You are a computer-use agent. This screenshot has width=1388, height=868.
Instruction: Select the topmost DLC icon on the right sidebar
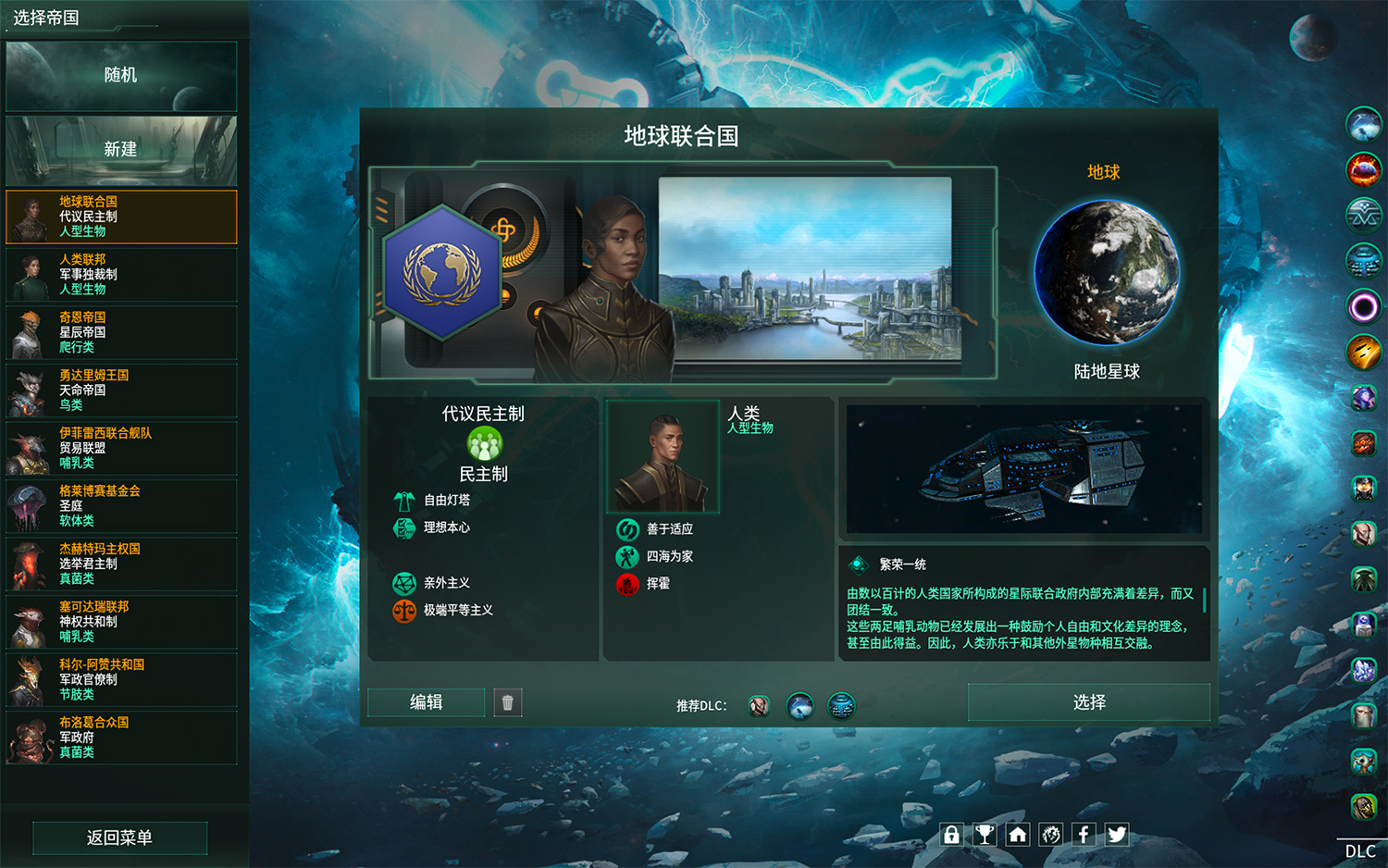click(1363, 126)
